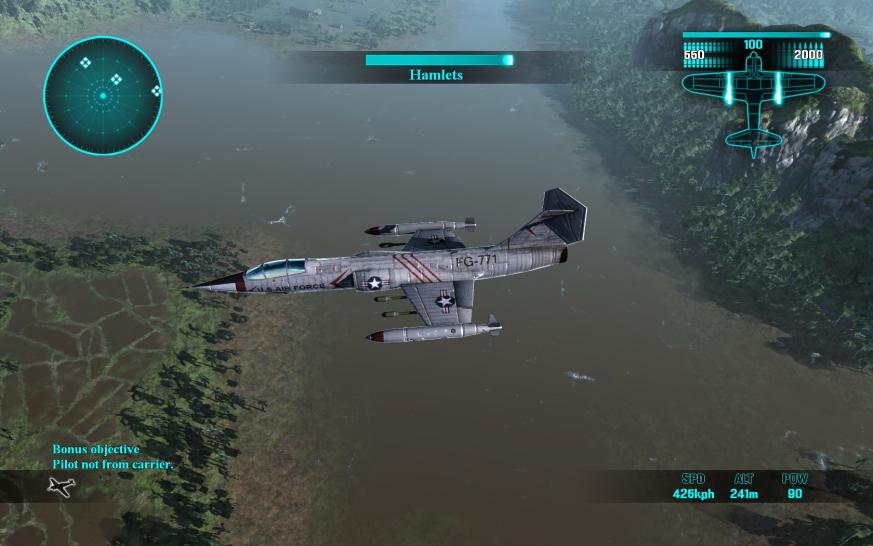Viewport: 873px width, 546px height.
Task: Open the bonus objective tracker text
Action: coord(113,457)
